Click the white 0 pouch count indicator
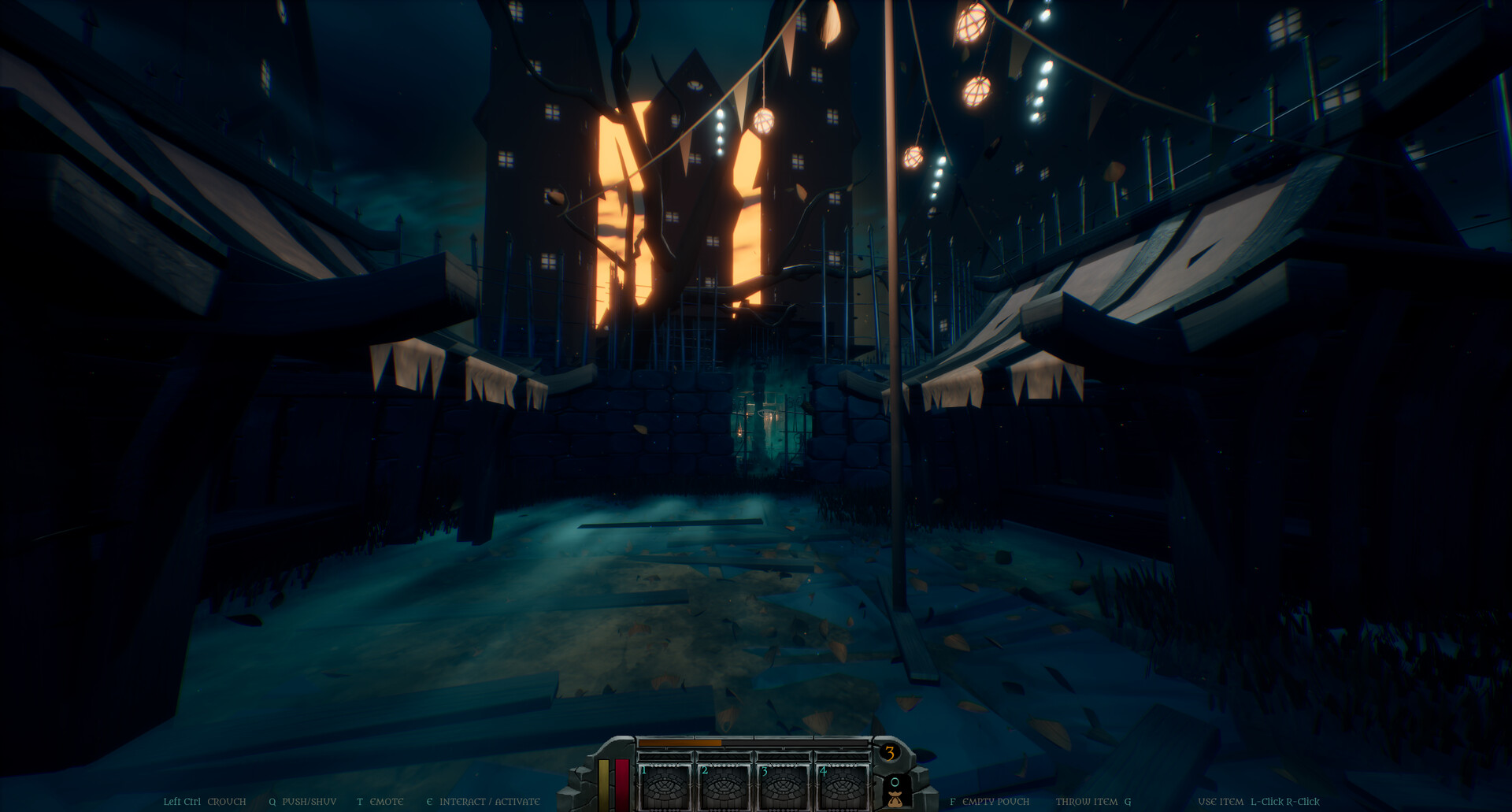 (x=896, y=781)
